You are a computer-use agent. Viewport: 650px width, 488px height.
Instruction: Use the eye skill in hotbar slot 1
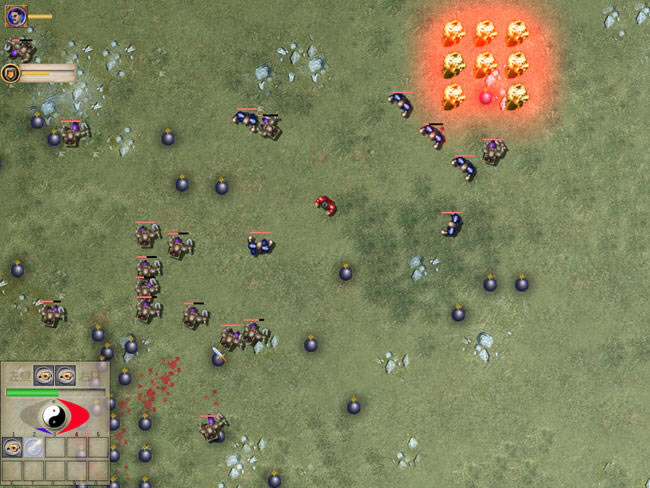click(13, 448)
